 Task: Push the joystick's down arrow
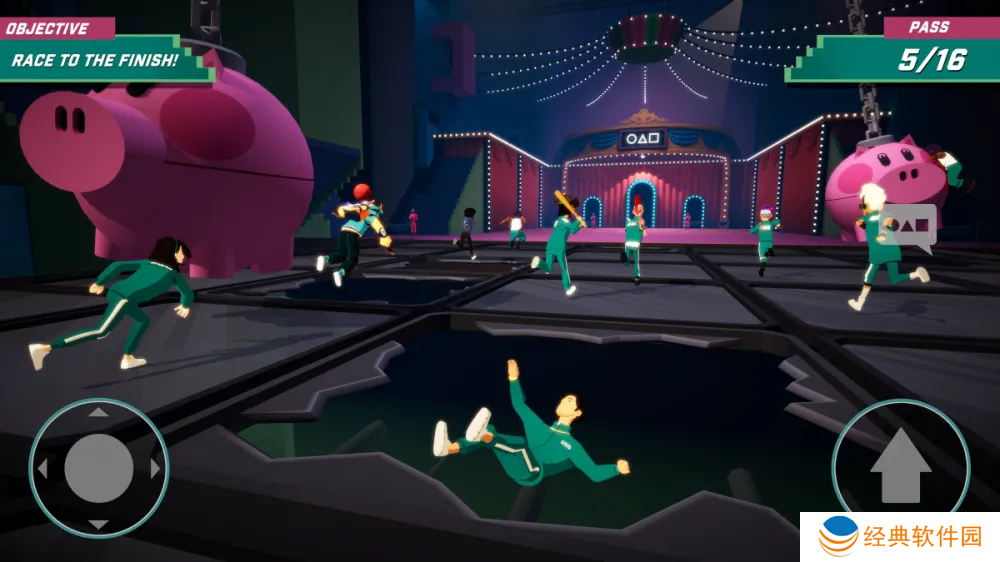[x=98, y=524]
